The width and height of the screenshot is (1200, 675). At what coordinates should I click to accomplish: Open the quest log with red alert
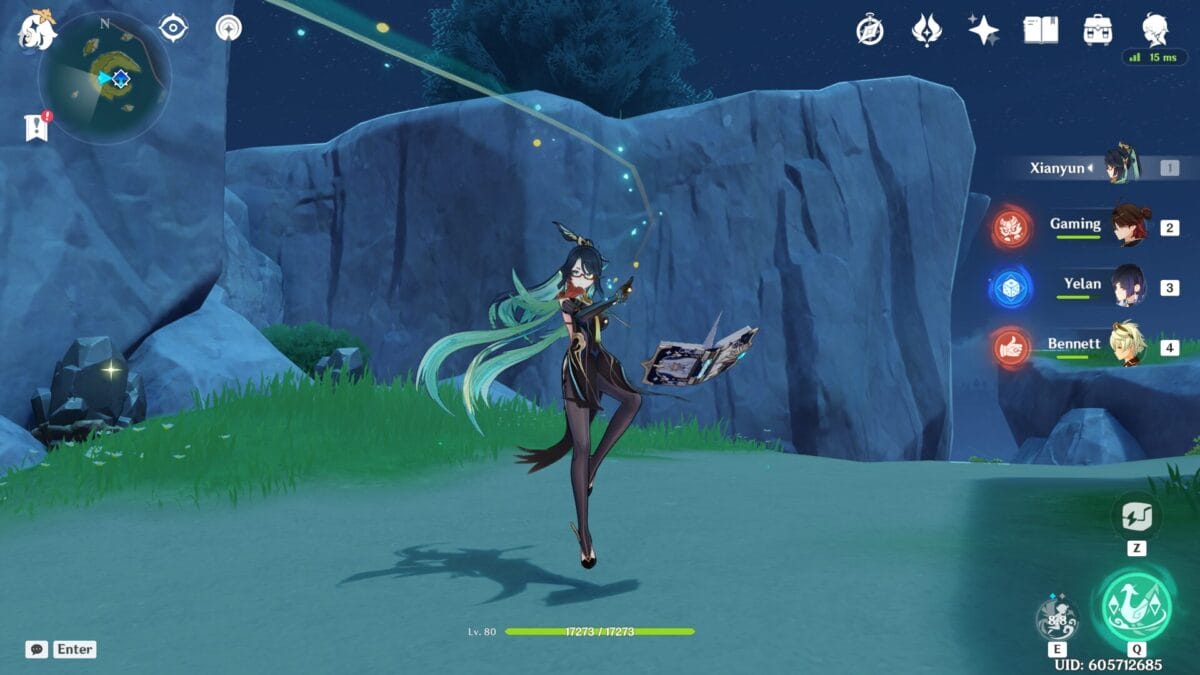[37, 127]
